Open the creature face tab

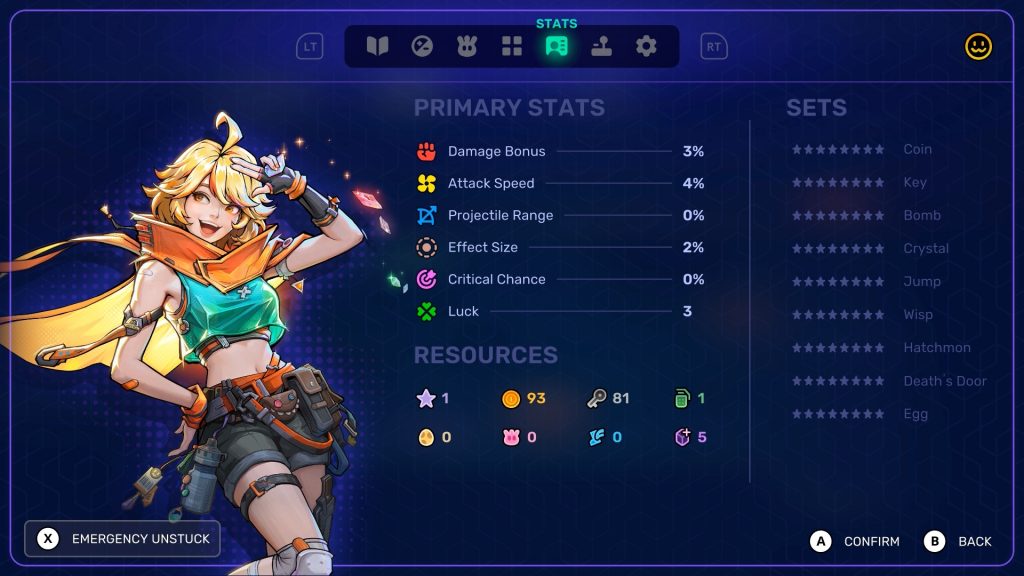coord(467,46)
